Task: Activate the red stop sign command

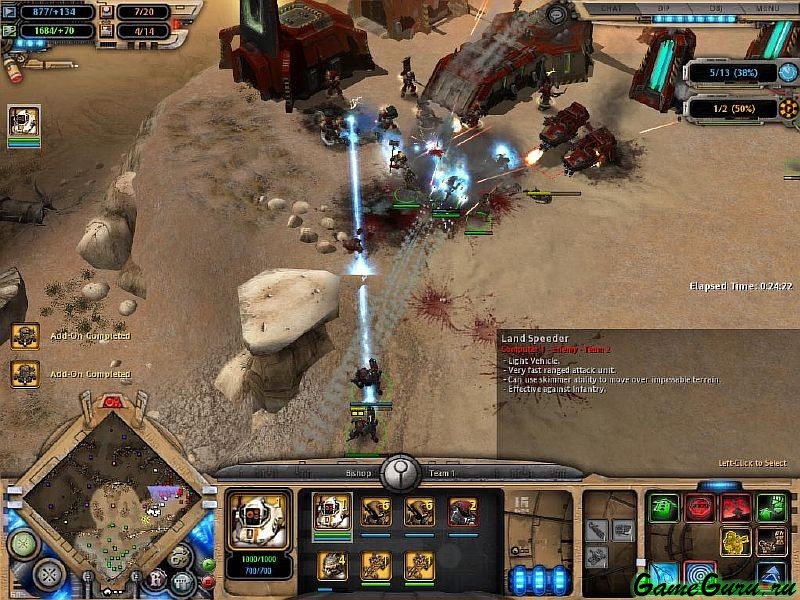Action: click(698, 508)
